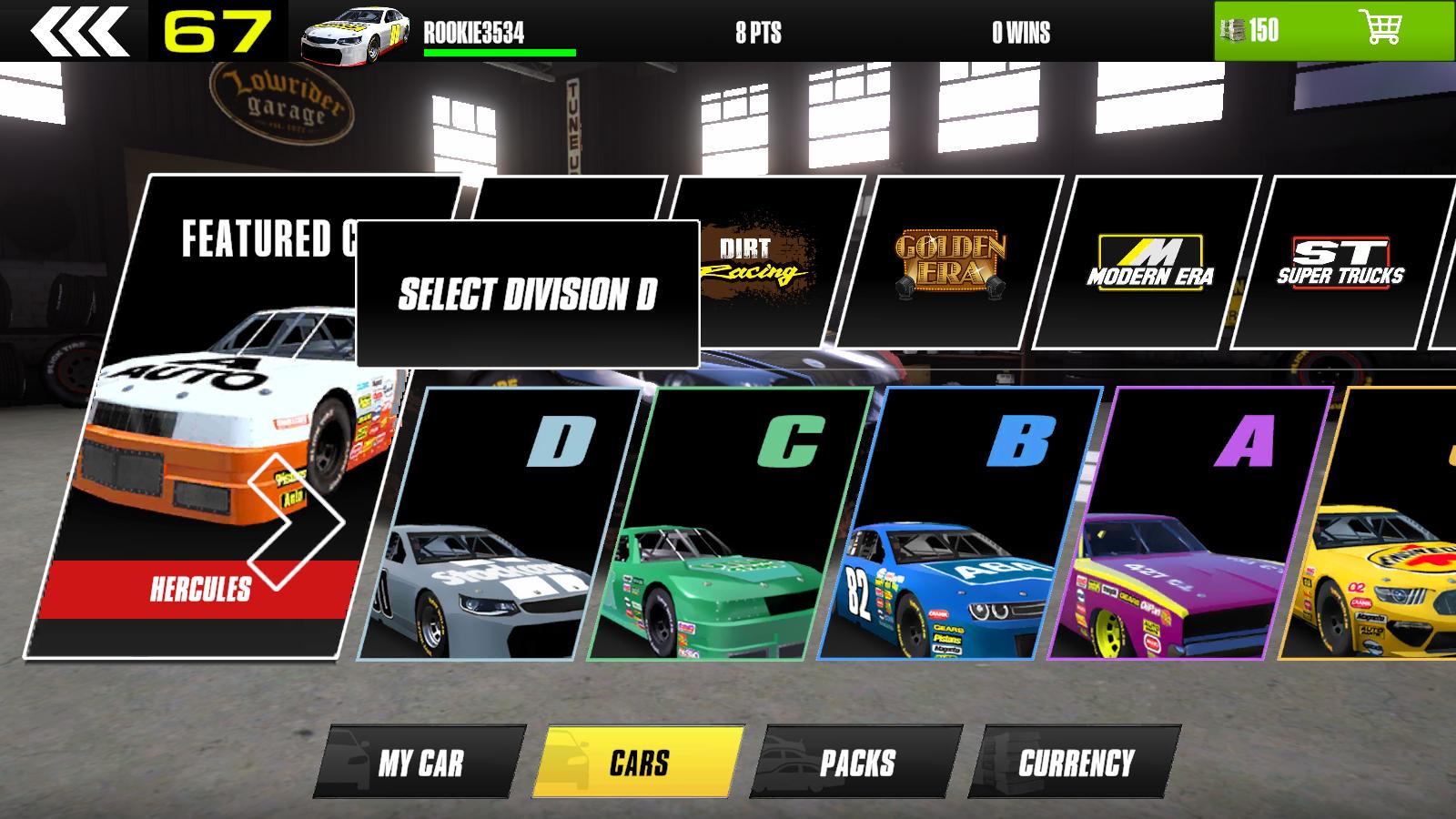Switch to the Golden Era category
The image size is (1456, 819).
[x=950, y=261]
